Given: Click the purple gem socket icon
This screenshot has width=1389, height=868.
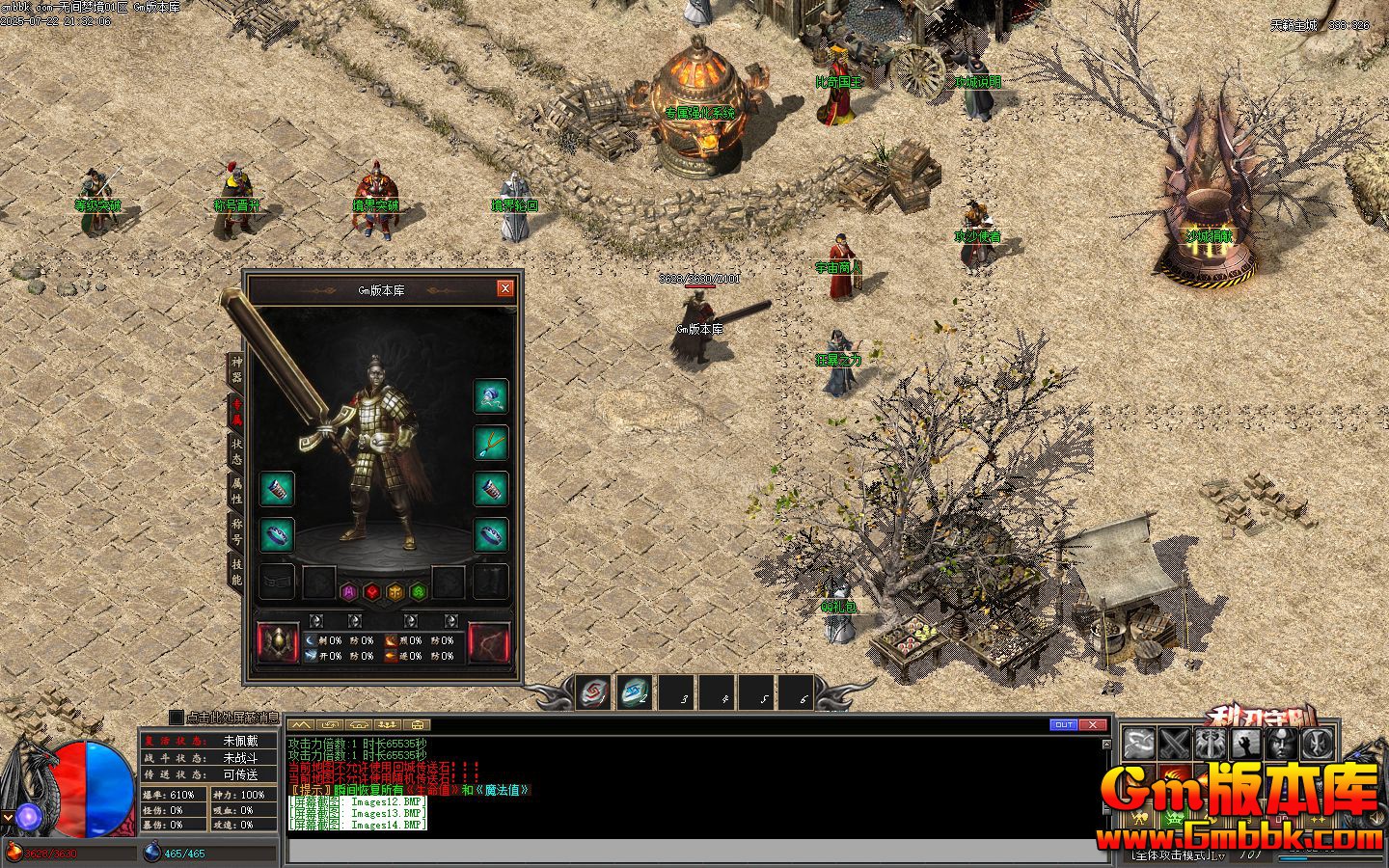Looking at the screenshot, I should pyautogui.click(x=349, y=591).
